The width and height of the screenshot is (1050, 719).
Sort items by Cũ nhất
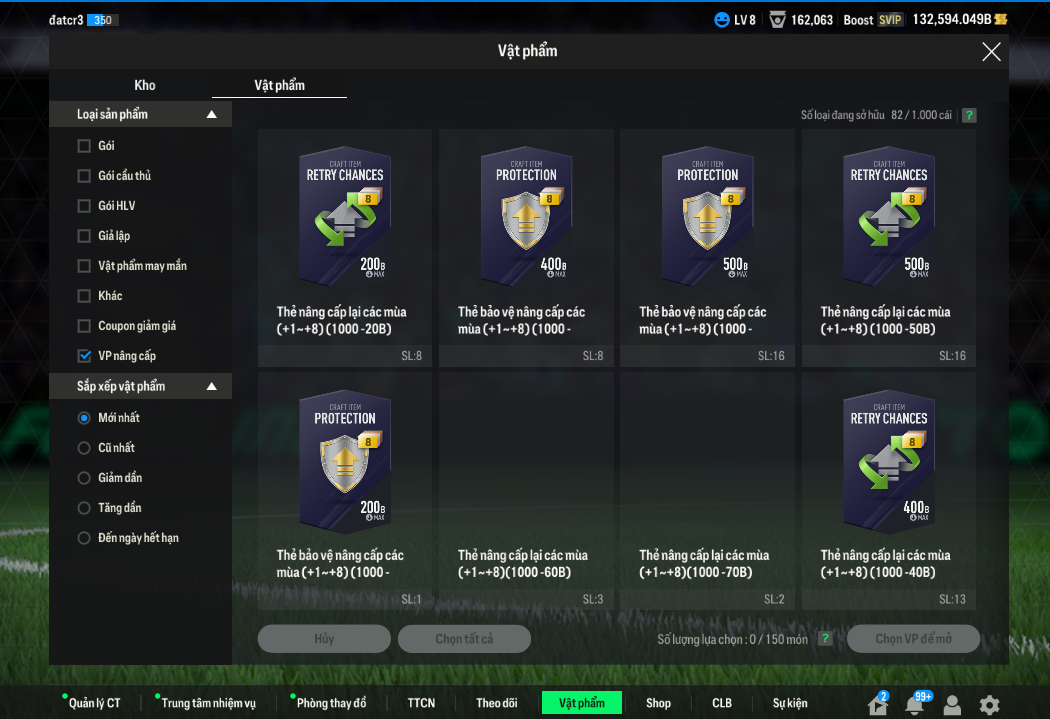pos(84,448)
